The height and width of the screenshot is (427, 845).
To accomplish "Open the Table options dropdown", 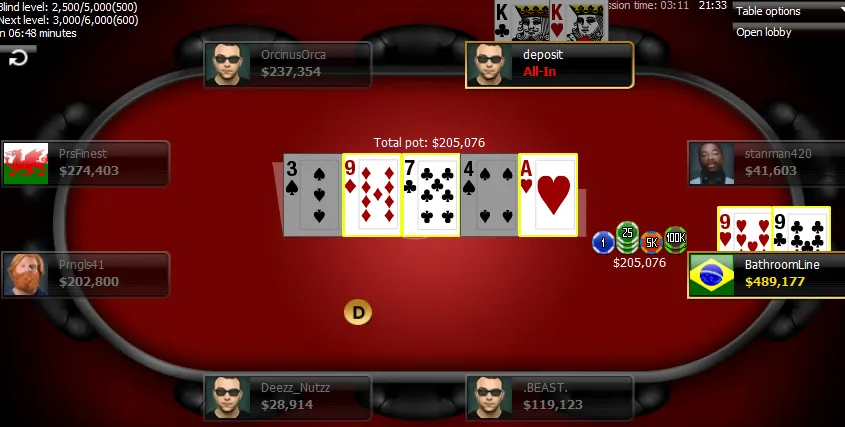I will (788, 11).
